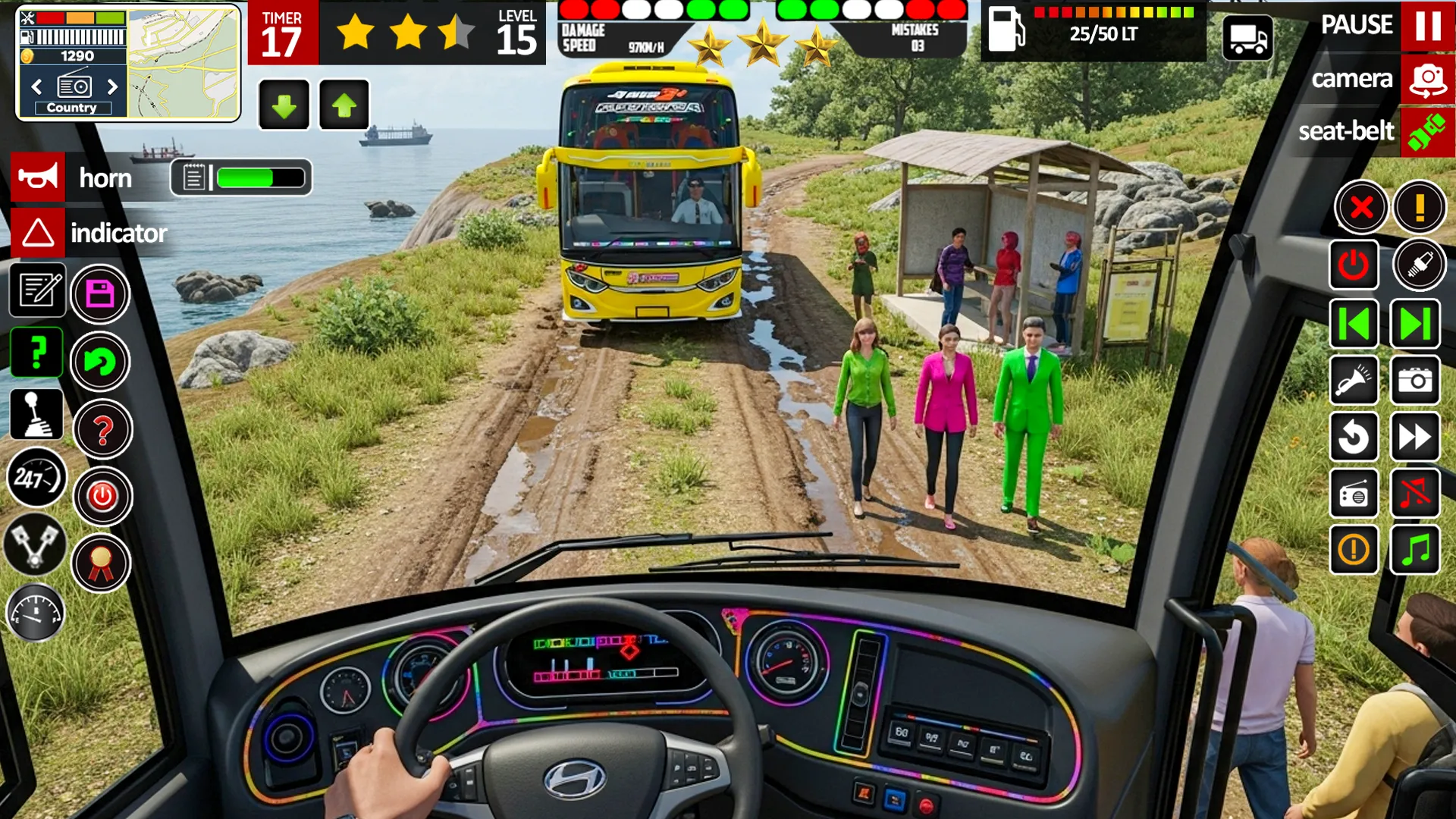Viewport: 1456px width, 819px height.
Task: Tap the flashlight/horn signal icon
Action: point(1354,381)
